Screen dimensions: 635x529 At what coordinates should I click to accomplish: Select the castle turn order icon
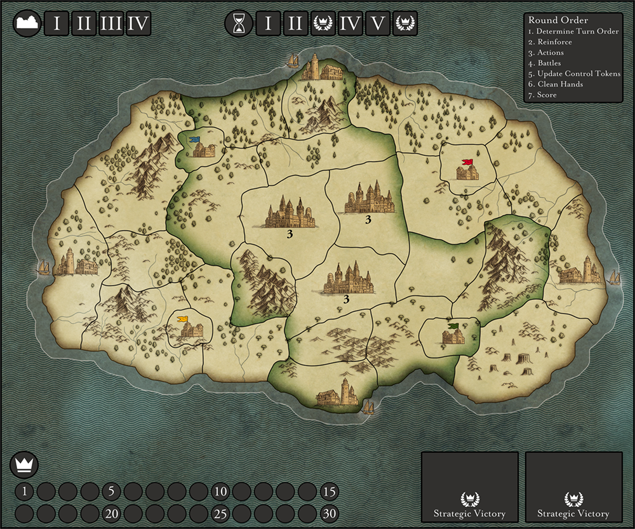[25, 23]
